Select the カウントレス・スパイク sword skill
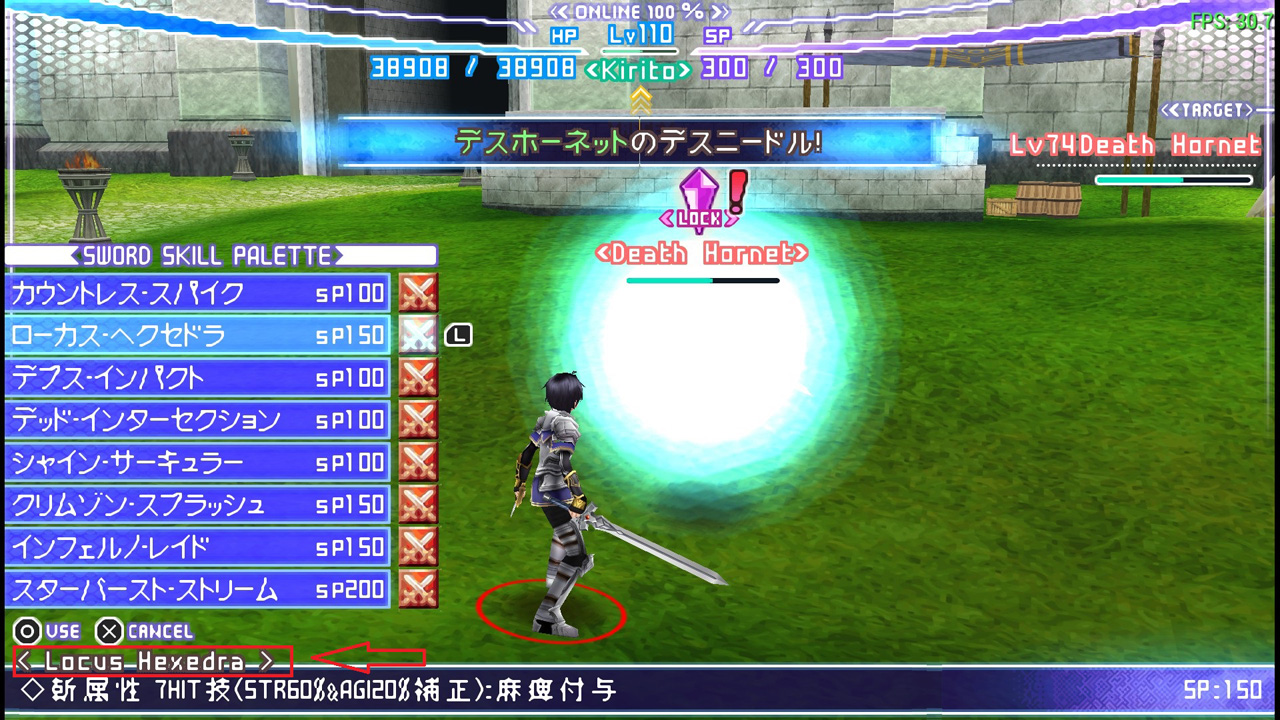Screen dimensions: 1280x720 [197, 293]
